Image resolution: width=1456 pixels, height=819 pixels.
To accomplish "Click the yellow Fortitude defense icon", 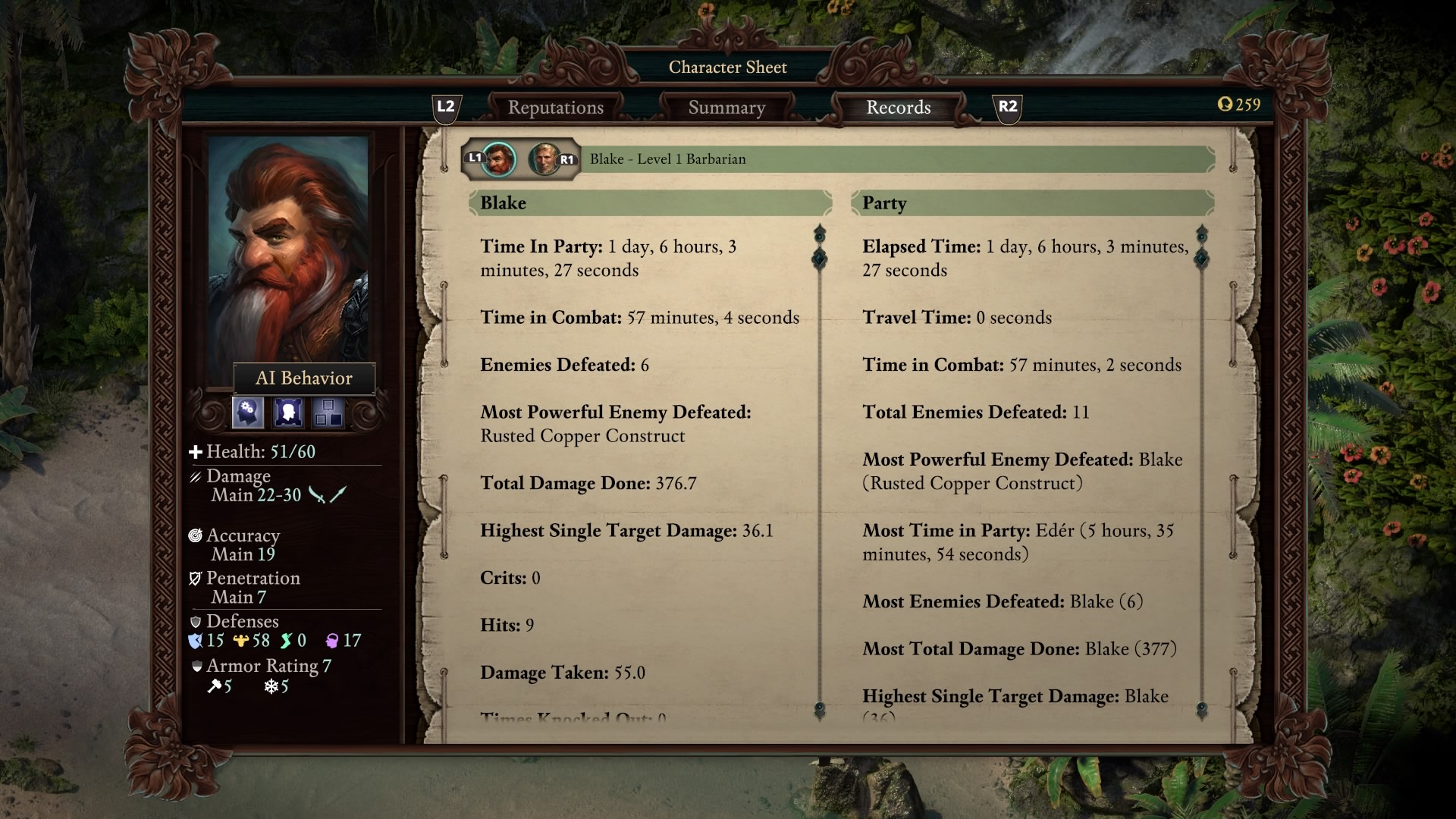I will [x=240, y=641].
